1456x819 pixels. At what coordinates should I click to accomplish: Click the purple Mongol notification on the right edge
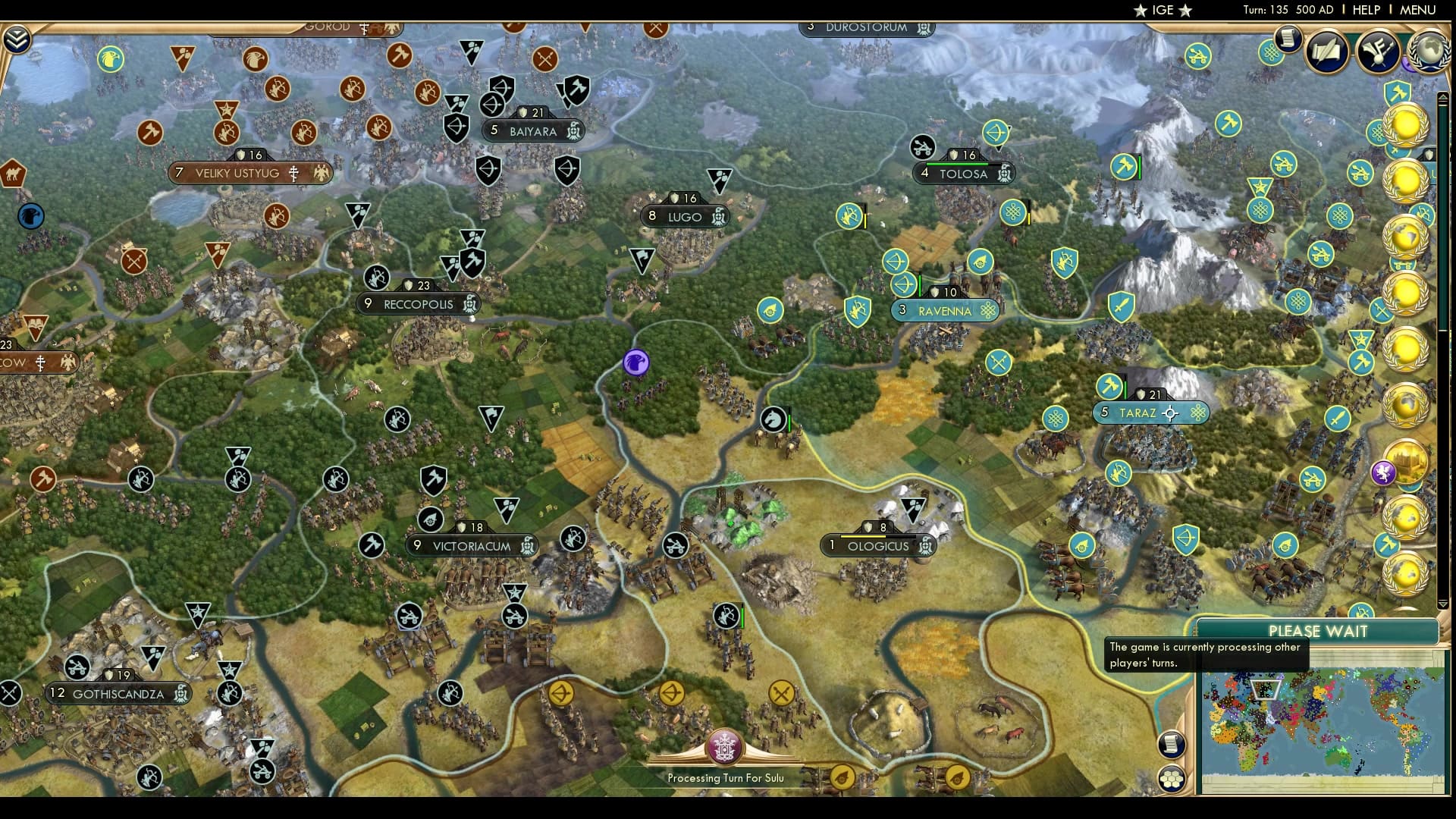tap(1385, 472)
